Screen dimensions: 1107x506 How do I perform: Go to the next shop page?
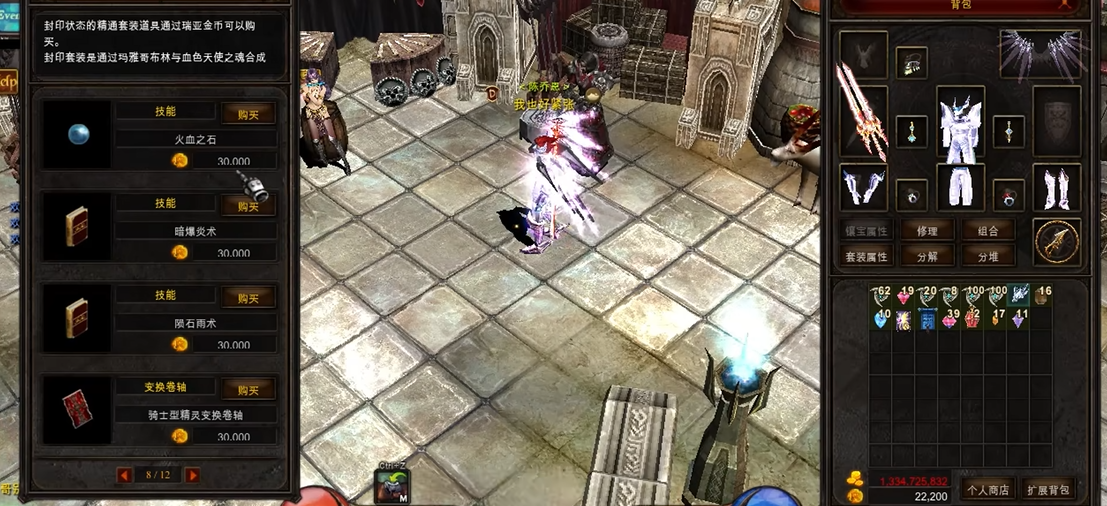click(192, 475)
